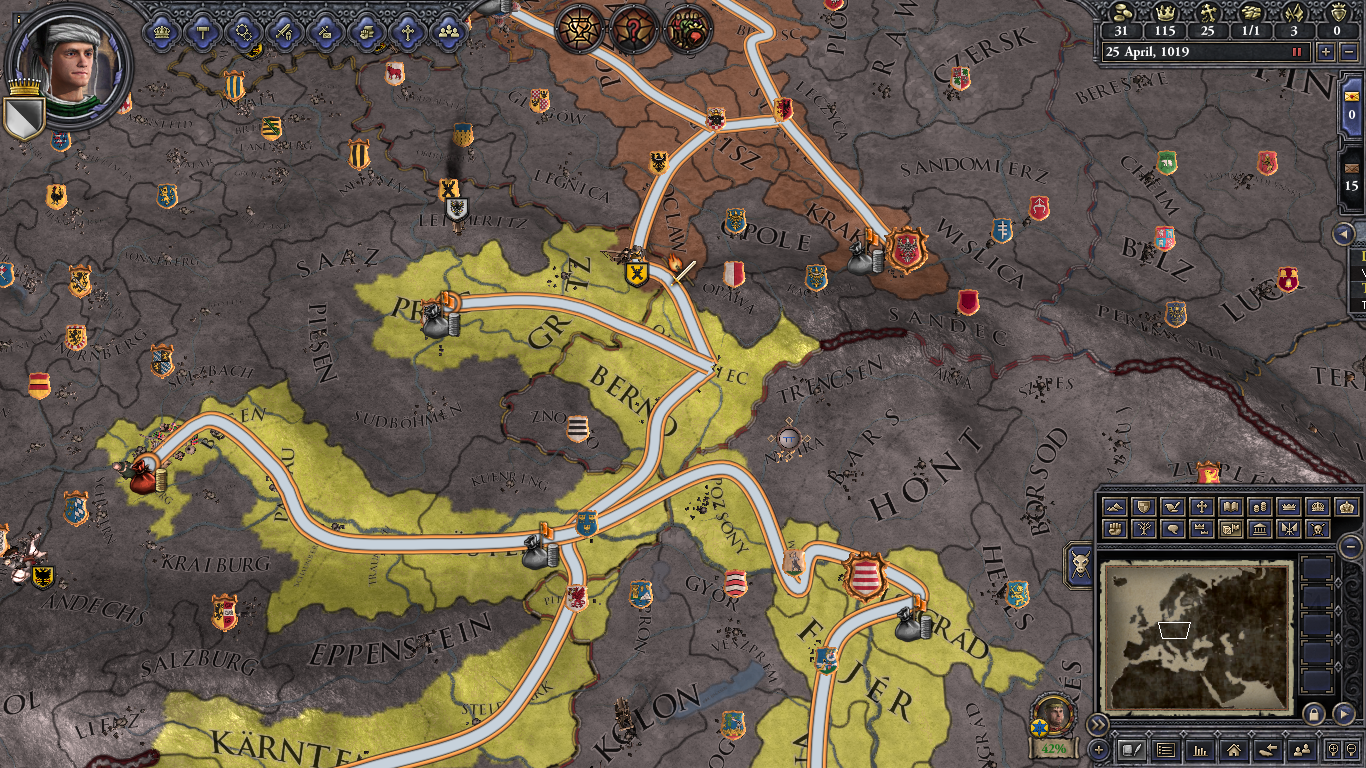Toggle the independence fist map mode
The image size is (1366, 768).
(x=1114, y=528)
